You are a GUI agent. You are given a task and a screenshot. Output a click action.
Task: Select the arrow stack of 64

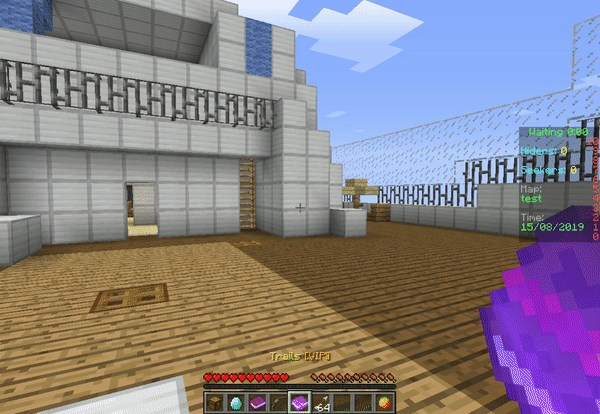[x=320, y=402]
